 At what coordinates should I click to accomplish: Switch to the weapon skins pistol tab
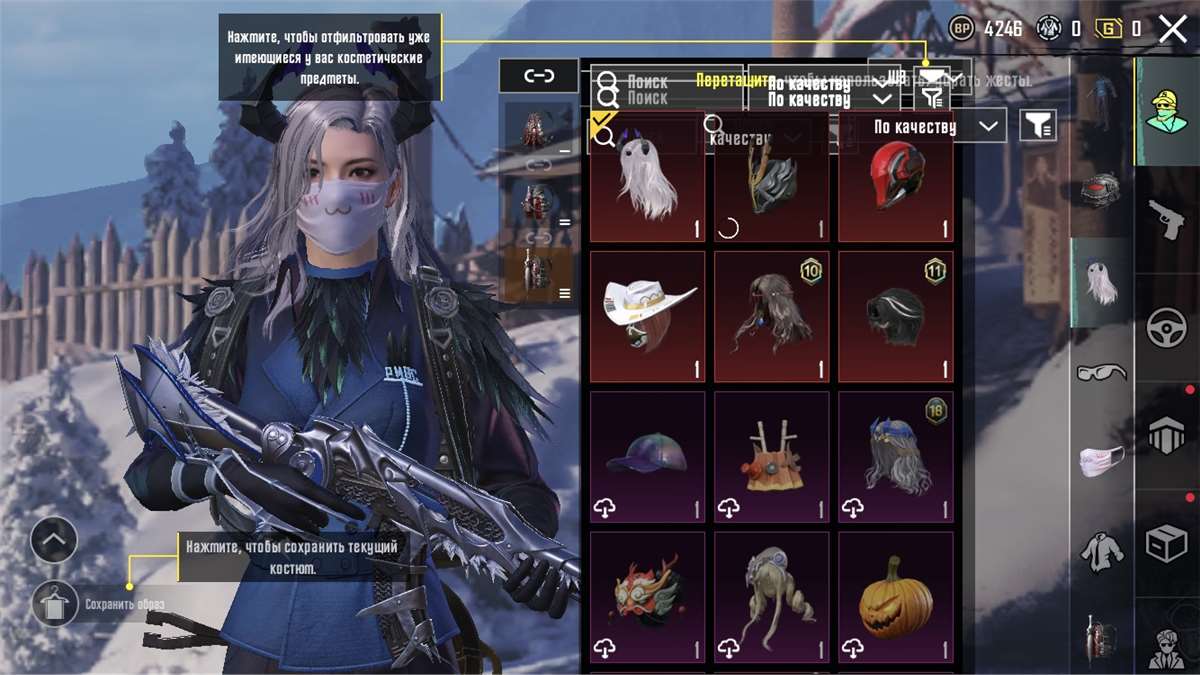click(x=1166, y=219)
